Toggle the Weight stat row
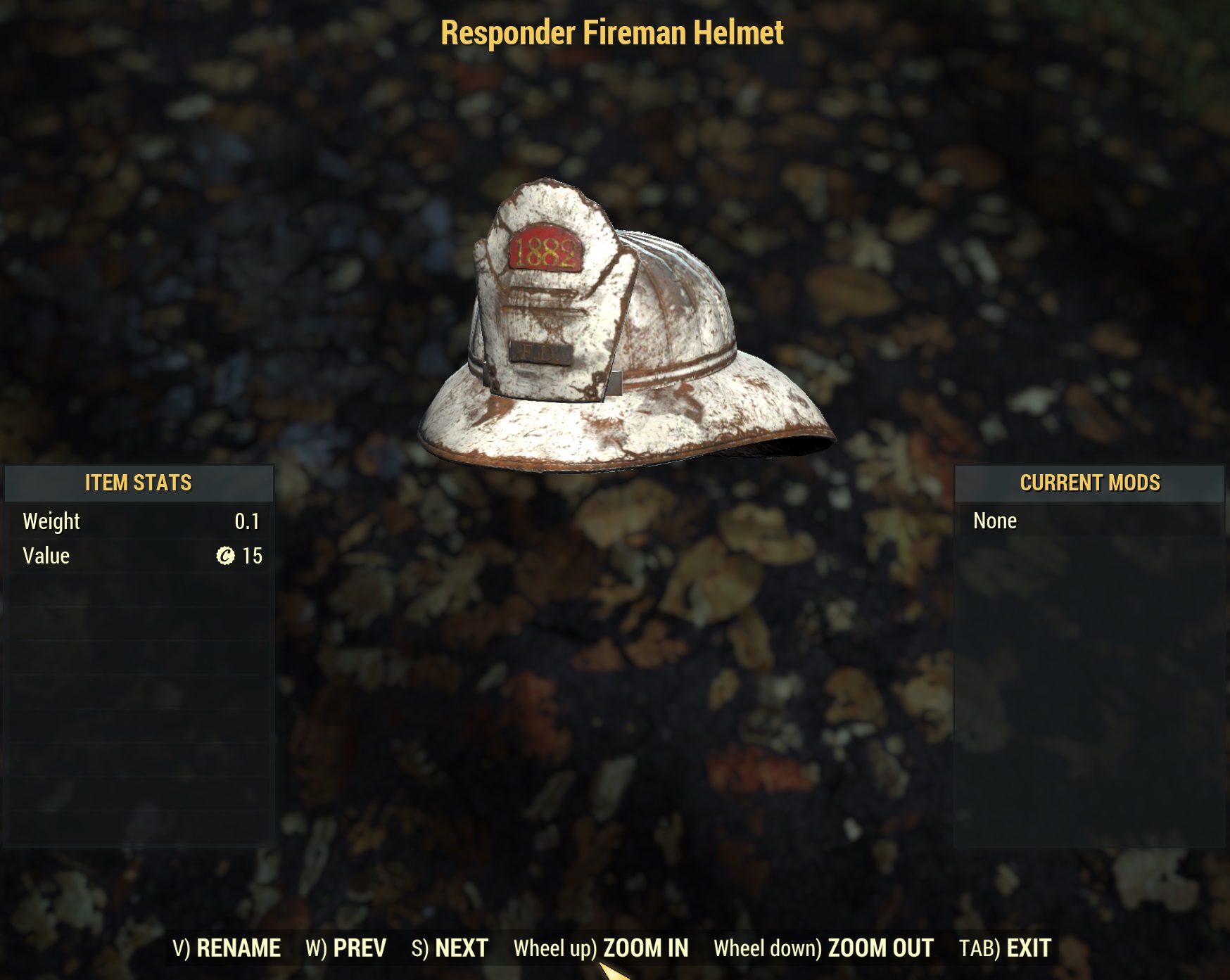The height and width of the screenshot is (980, 1230). pos(138,521)
